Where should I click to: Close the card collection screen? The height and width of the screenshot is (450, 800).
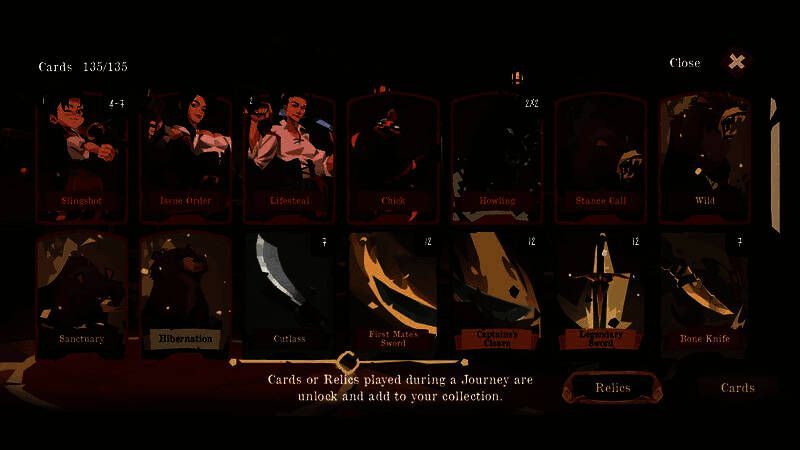click(736, 62)
